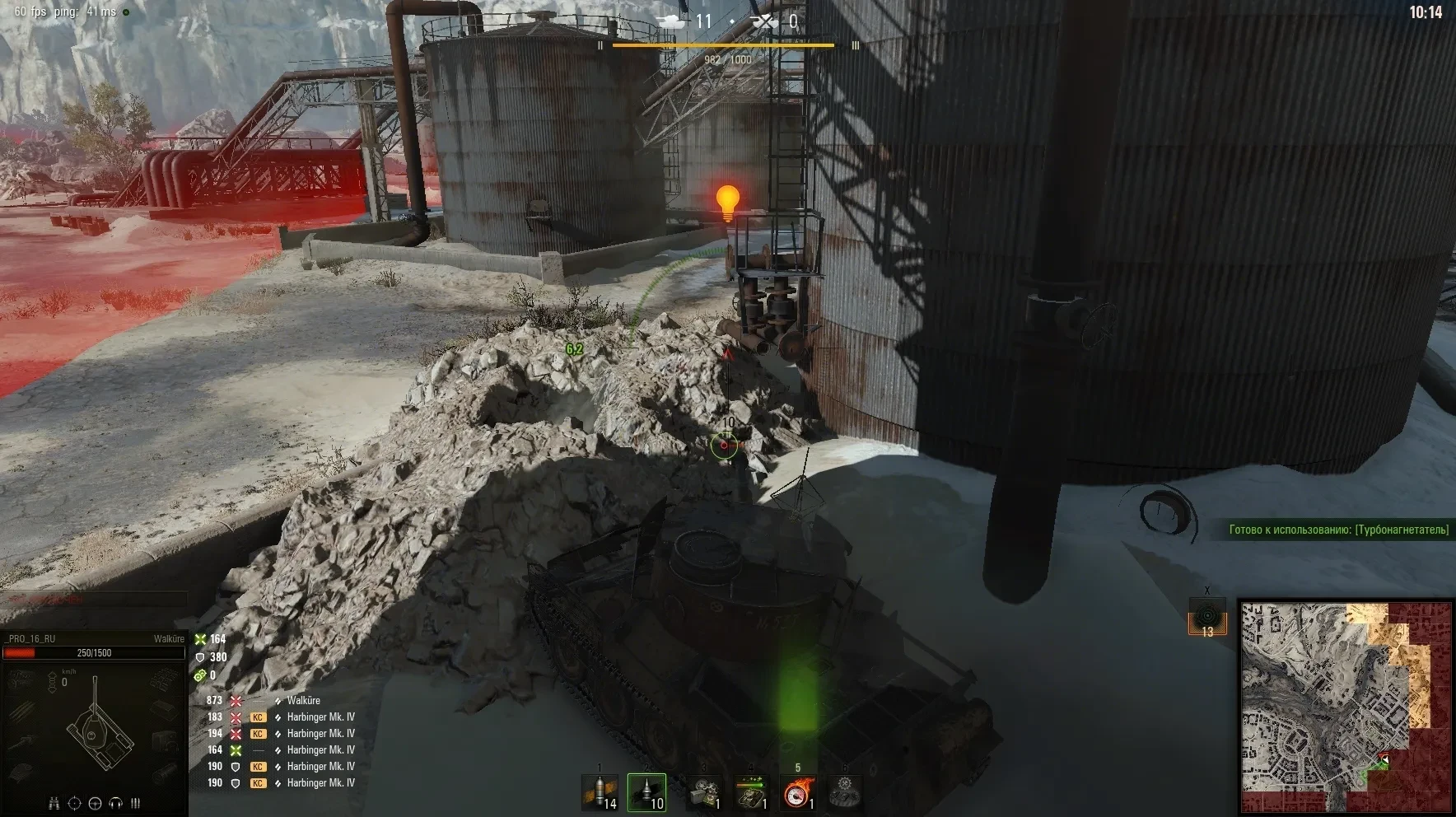Use the repair kit consumable slot
Viewport: 1456px width, 817px height.
click(x=704, y=793)
